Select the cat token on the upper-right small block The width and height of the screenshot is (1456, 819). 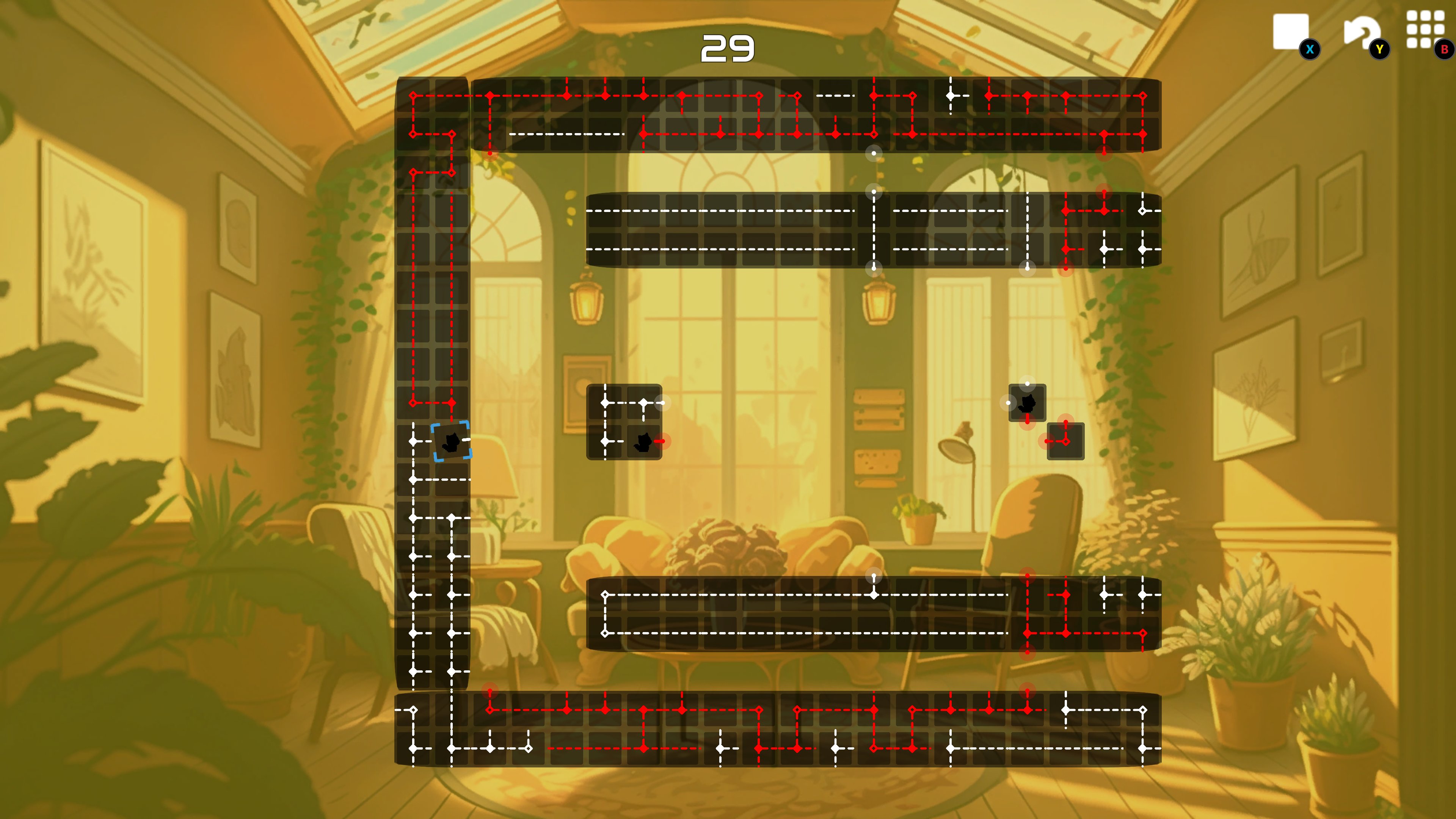point(1027,403)
